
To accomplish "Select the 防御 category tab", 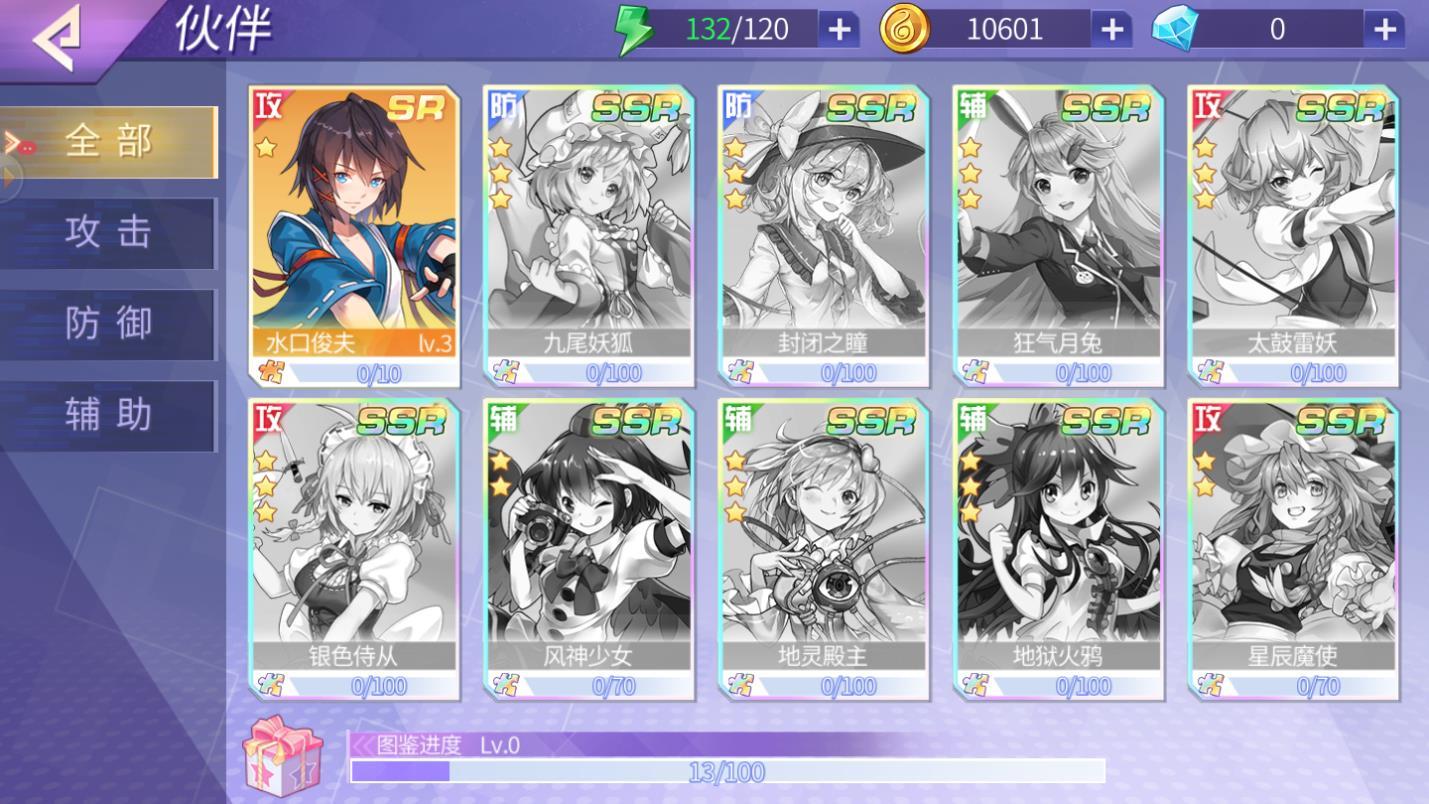I will point(109,324).
